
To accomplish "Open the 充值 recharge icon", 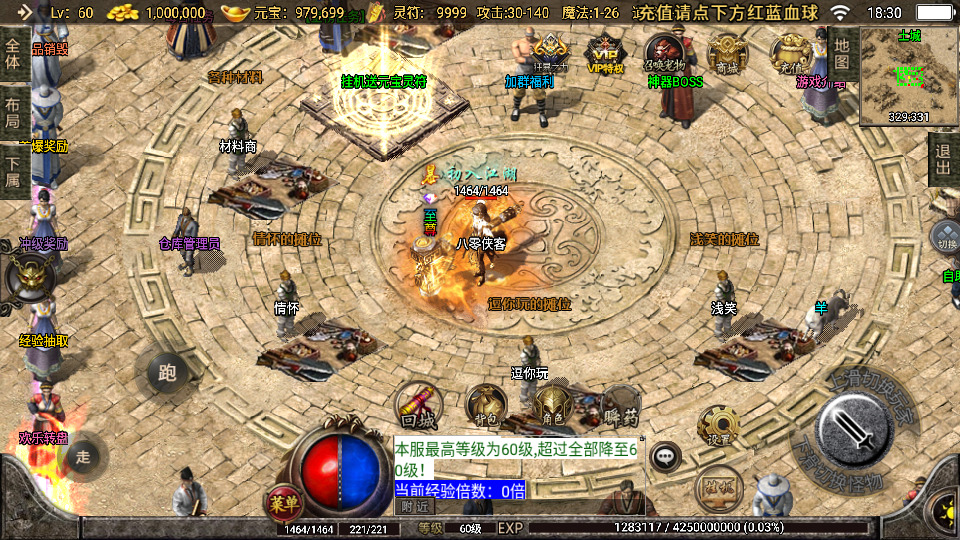I will pos(789,54).
